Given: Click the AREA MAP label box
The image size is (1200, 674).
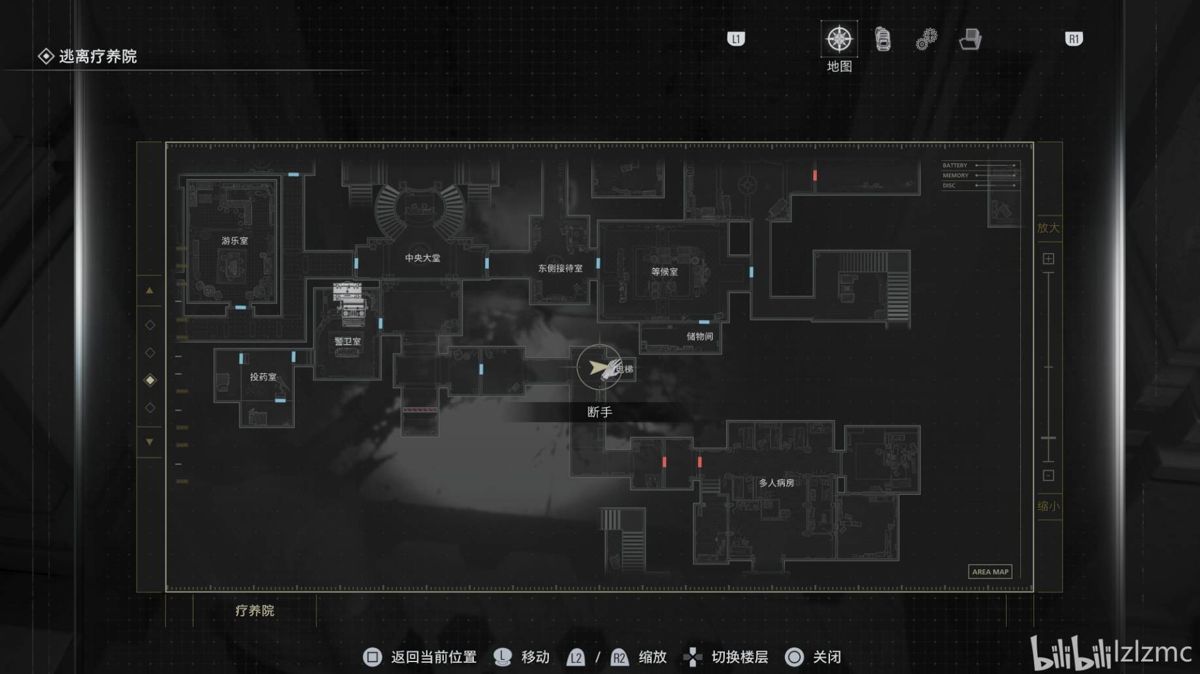Looking at the screenshot, I should tap(990, 572).
